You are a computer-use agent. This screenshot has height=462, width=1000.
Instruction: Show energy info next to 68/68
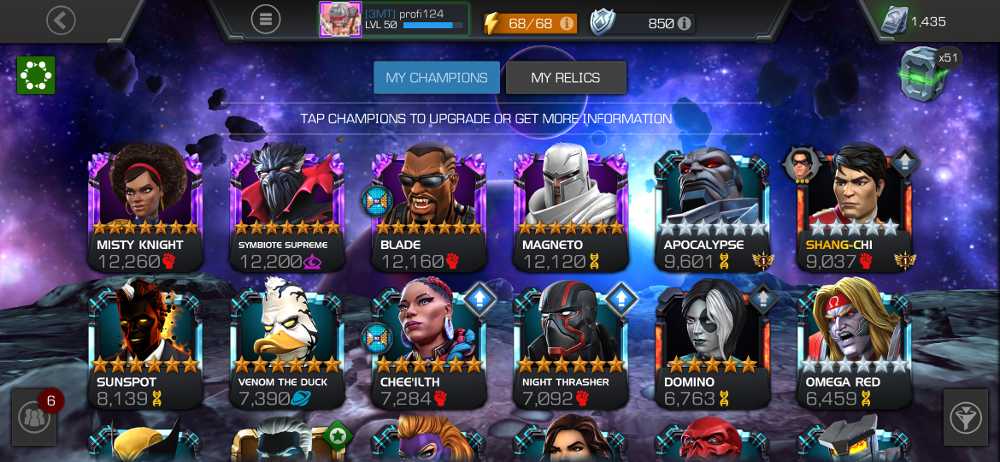[x=567, y=22]
